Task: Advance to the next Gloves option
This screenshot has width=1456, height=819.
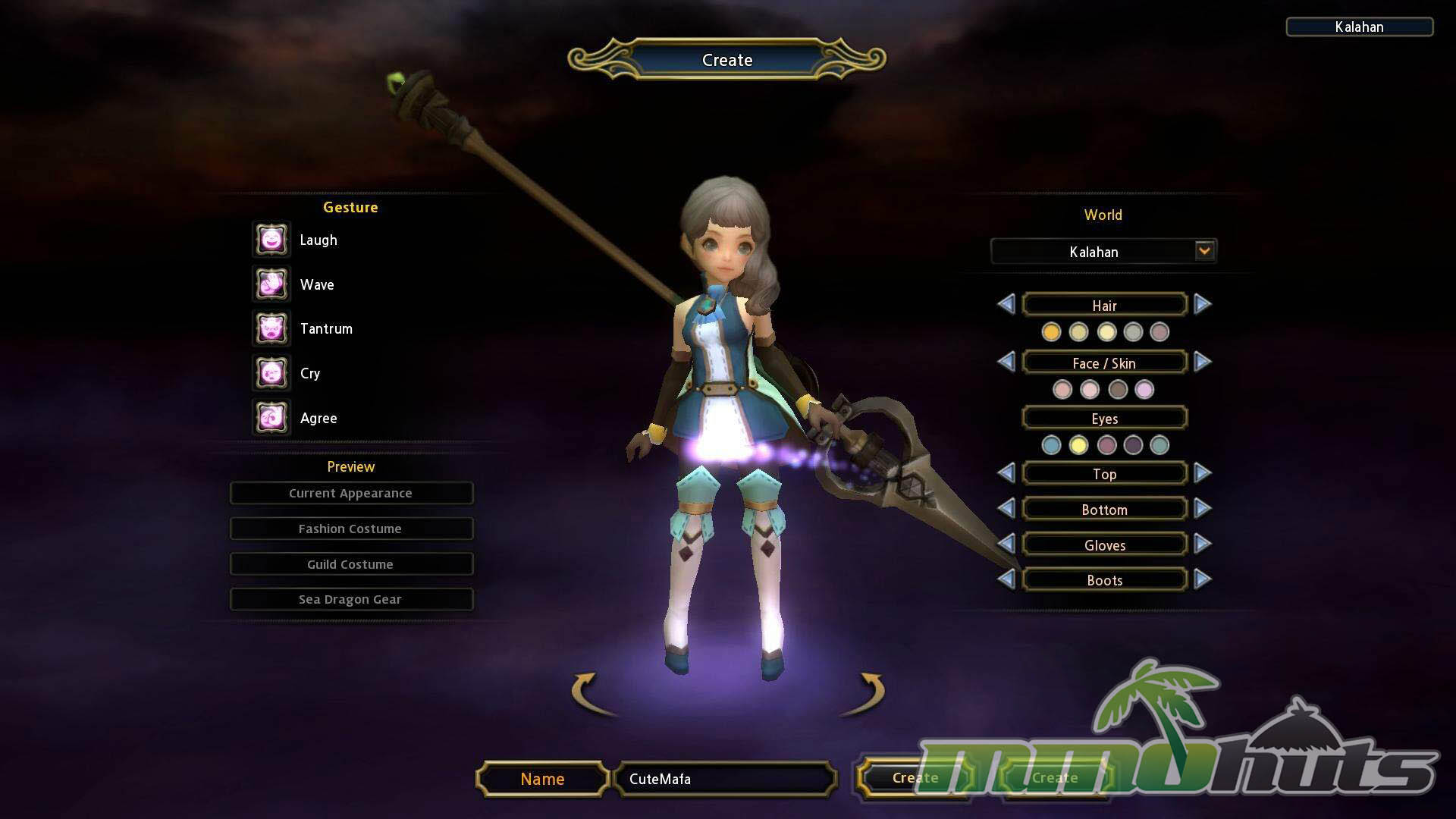Action: click(1202, 544)
